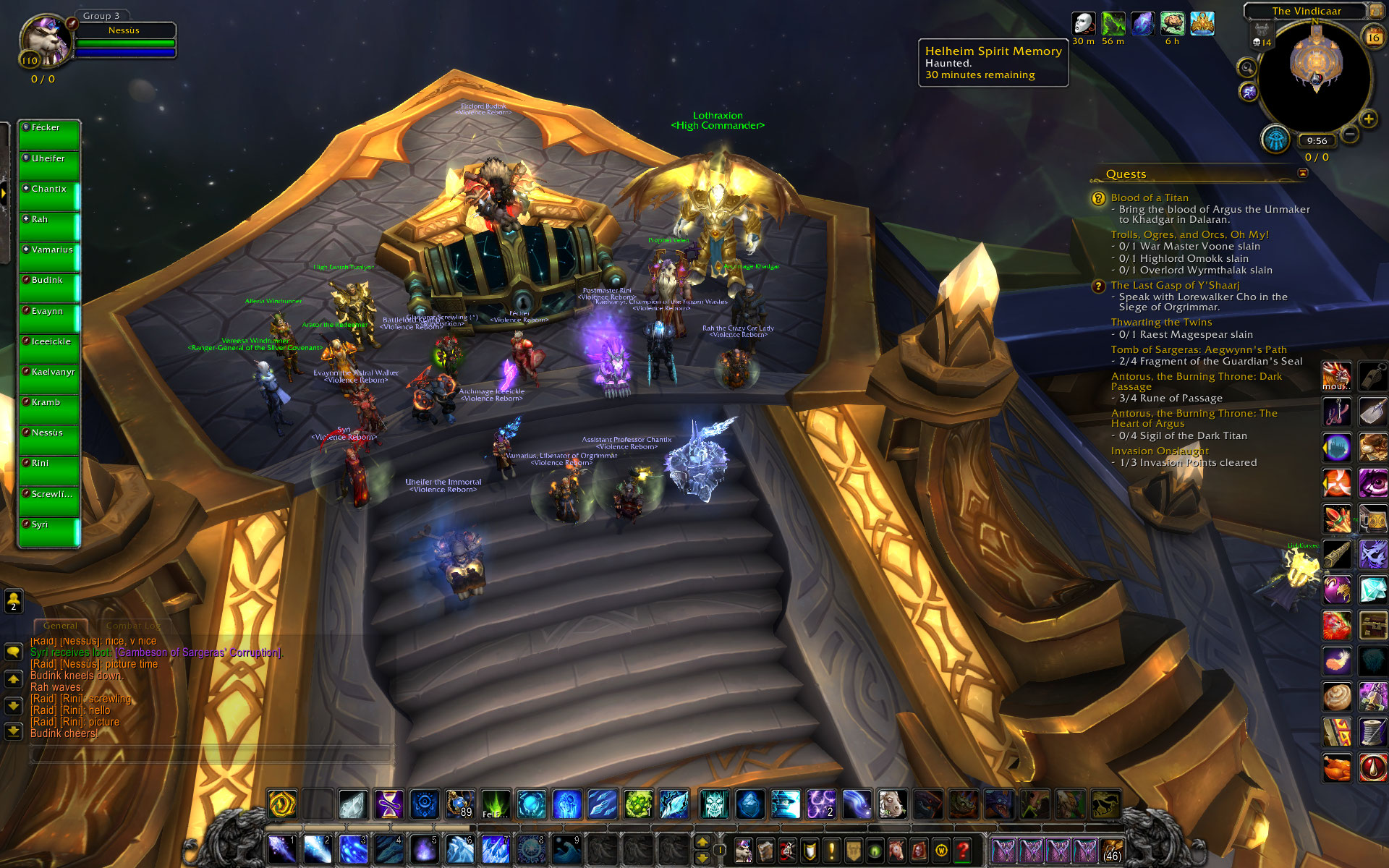The height and width of the screenshot is (868, 1389).
Task: Open the backpack showing 46 free slots
Action: tap(1112, 850)
